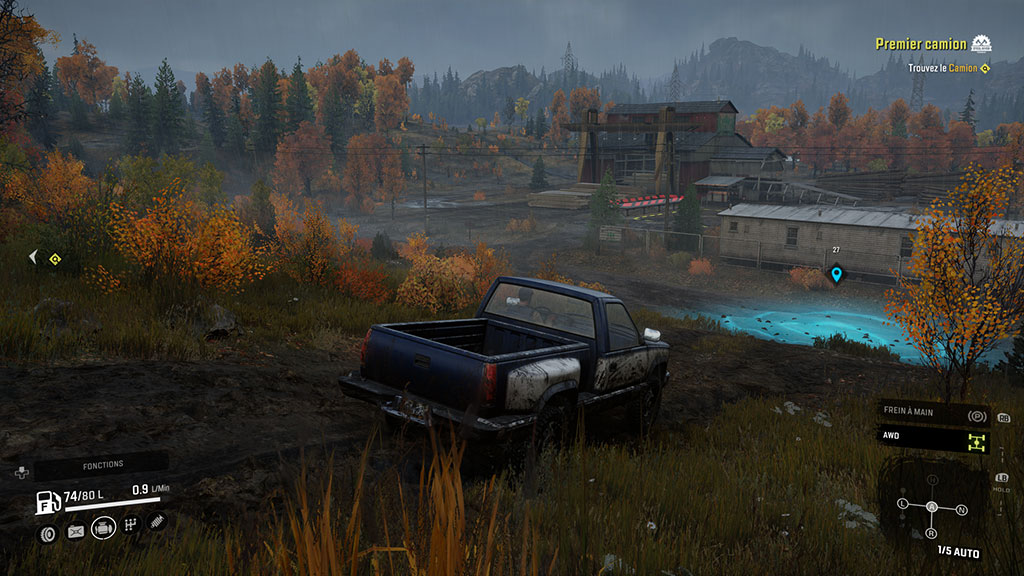This screenshot has width=1024, height=576.
Task: Select the engine status icon
Action: point(103,528)
